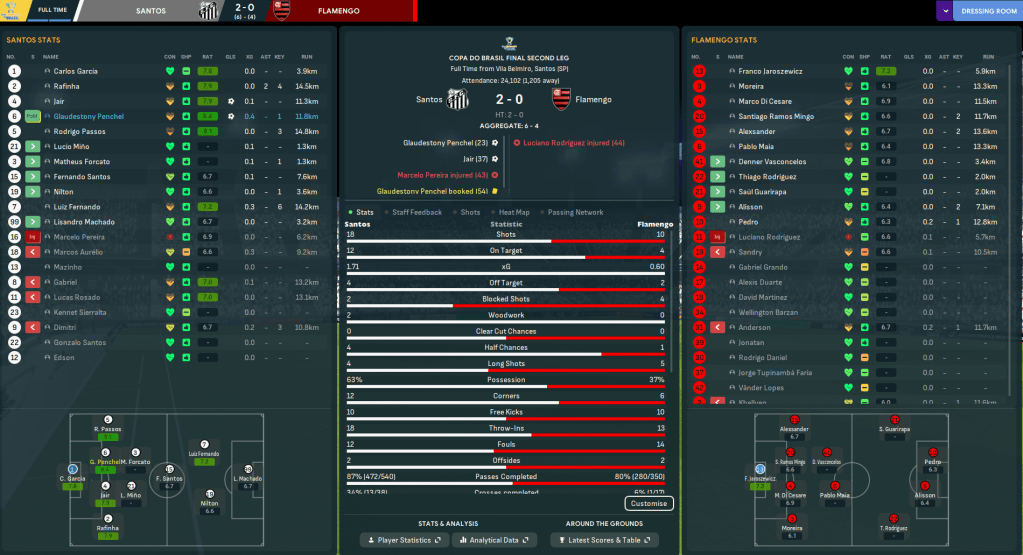1023x555 pixels.
Task: Open Marco Di Cesare's row in Flamengo stats
Action: click(765, 101)
